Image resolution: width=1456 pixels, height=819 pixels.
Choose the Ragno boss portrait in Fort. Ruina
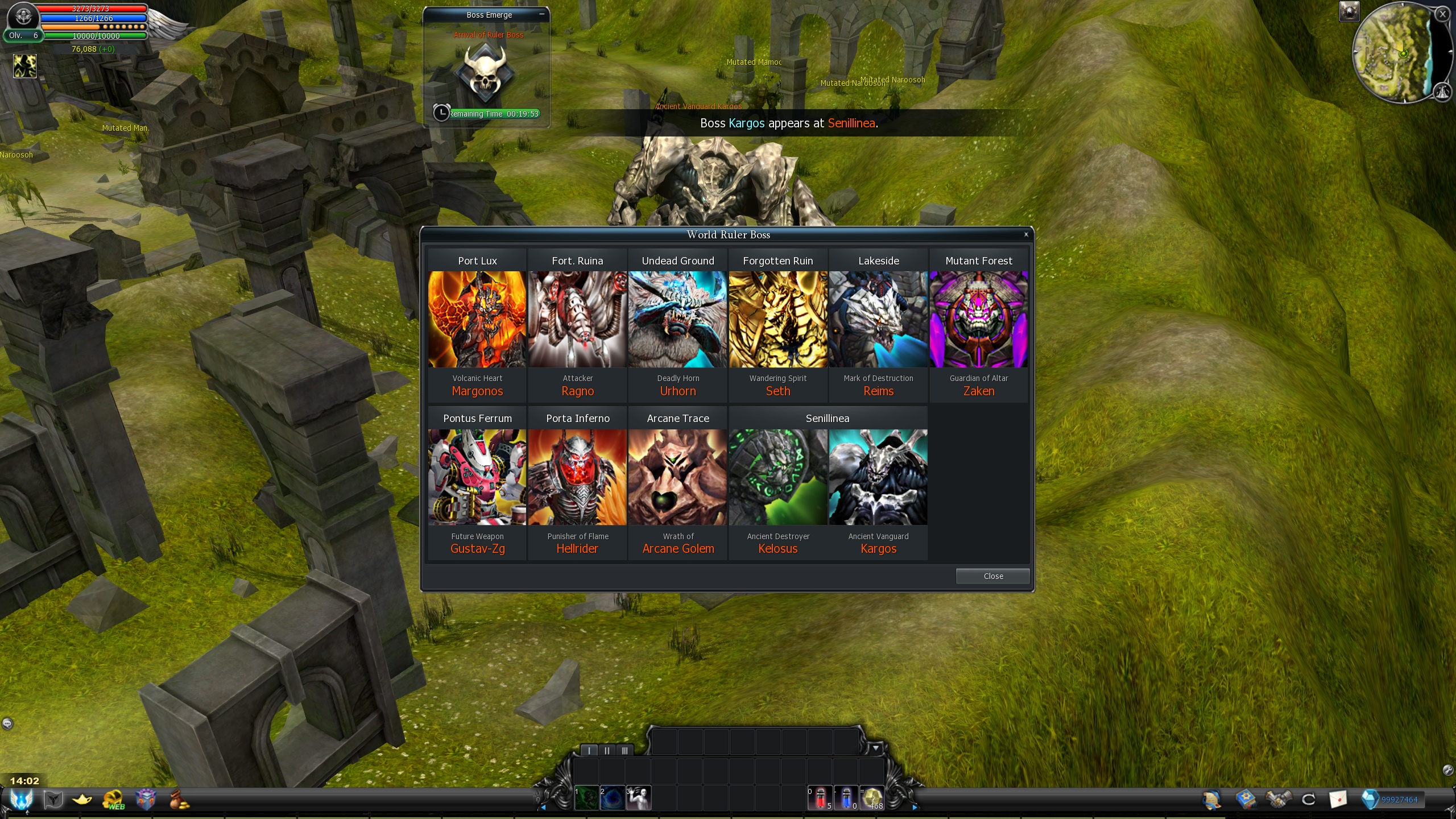(x=577, y=319)
